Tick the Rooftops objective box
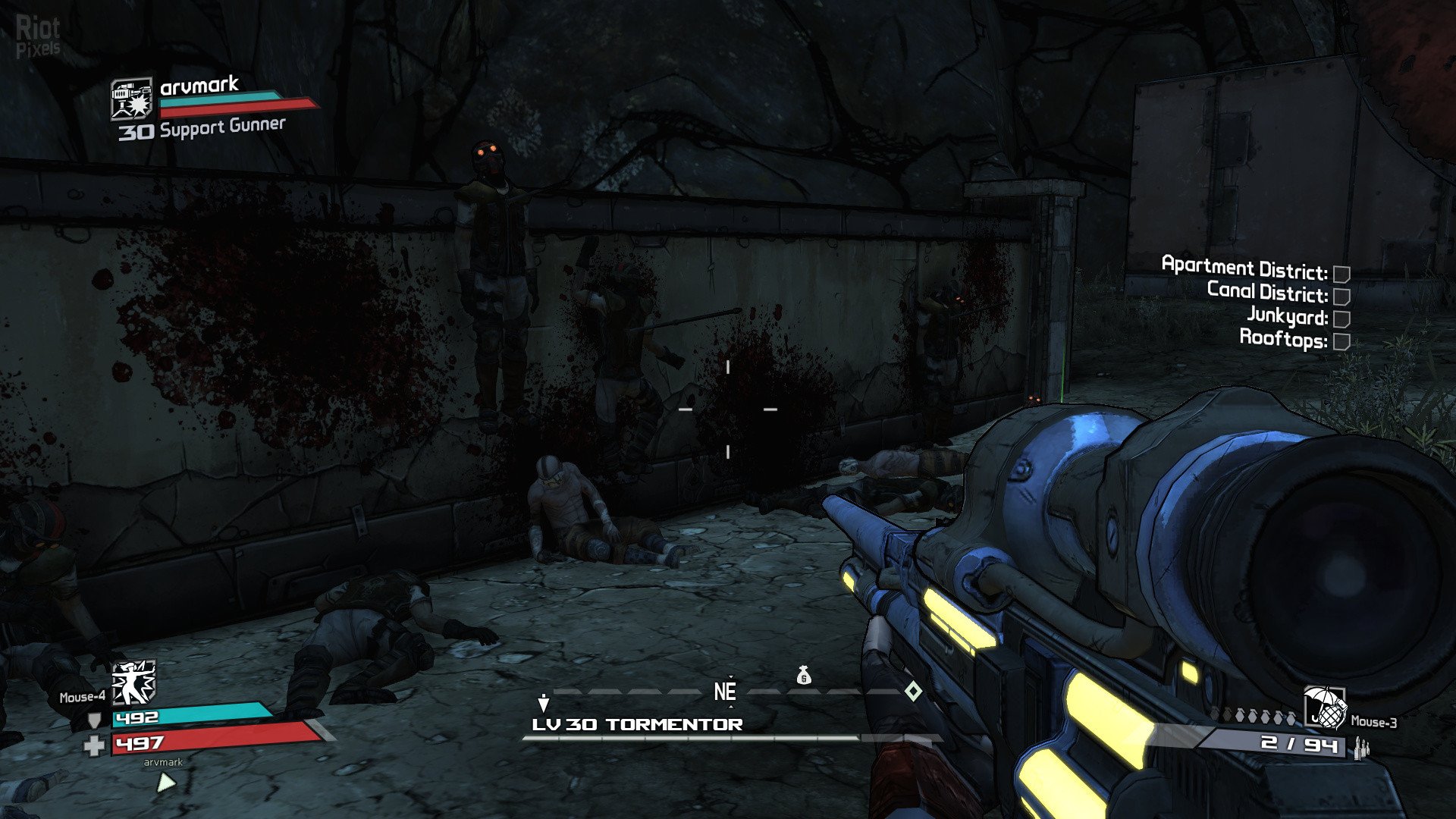The height and width of the screenshot is (819, 1456). pyautogui.click(x=1341, y=341)
